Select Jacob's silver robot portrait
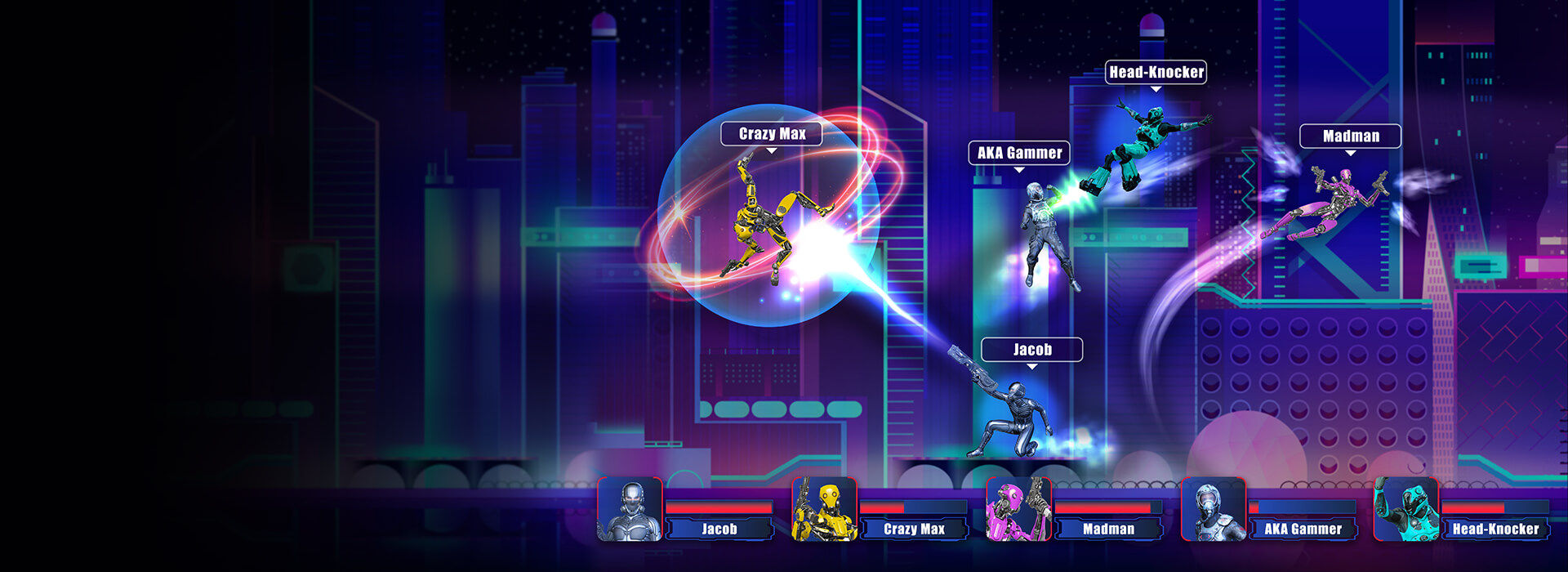The width and height of the screenshot is (1568, 572). pos(630,509)
